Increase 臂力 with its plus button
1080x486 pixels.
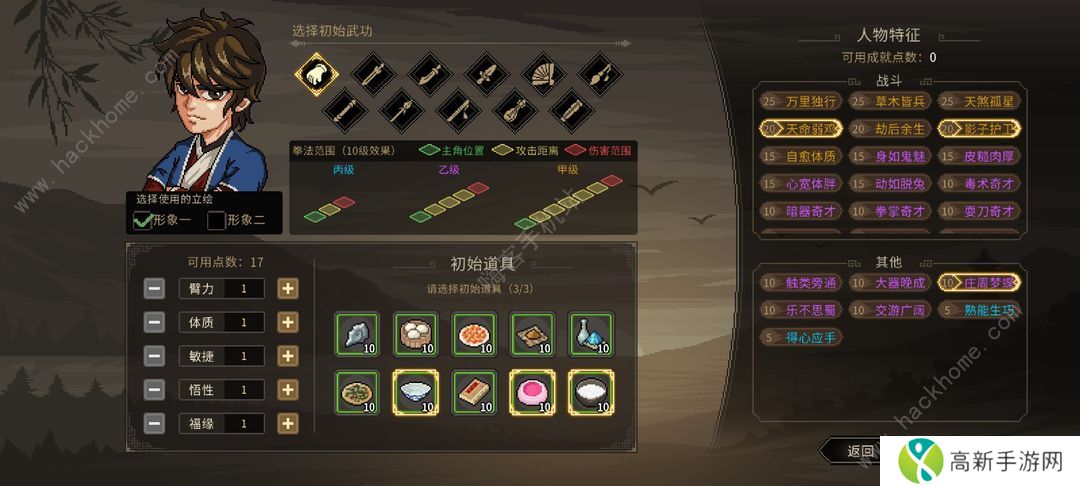tap(287, 289)
